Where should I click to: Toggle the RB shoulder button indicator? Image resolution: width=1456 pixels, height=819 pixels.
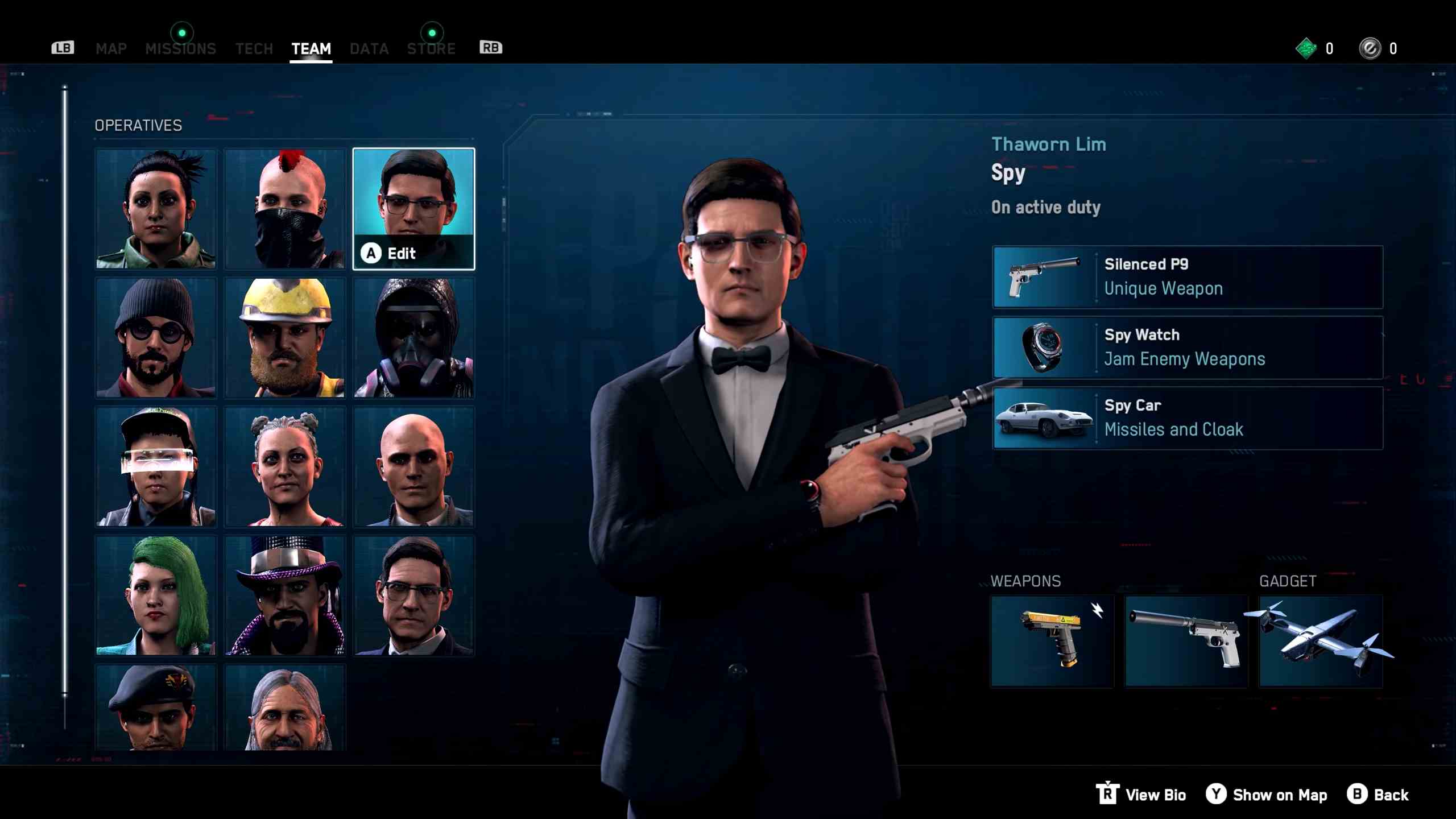(490, 48)
